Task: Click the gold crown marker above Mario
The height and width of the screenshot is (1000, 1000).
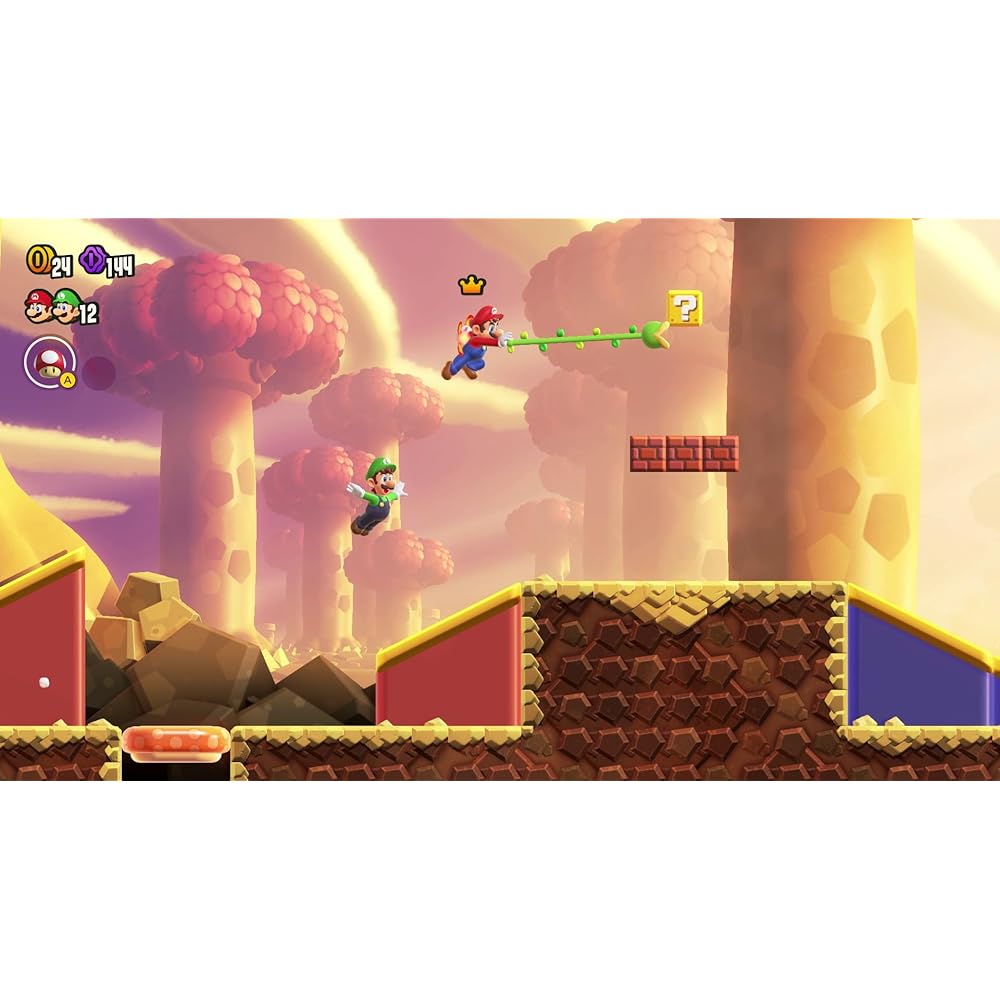Action: click(471, 286)
